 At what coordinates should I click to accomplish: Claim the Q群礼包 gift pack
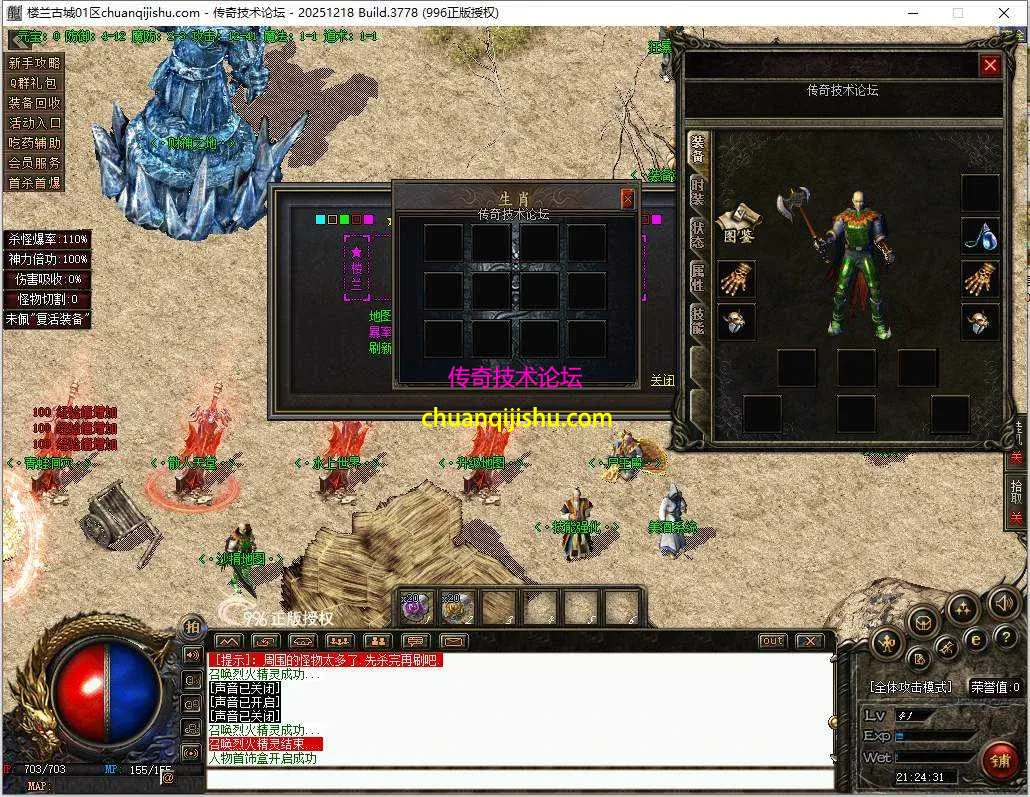click(x=35, y=83)
